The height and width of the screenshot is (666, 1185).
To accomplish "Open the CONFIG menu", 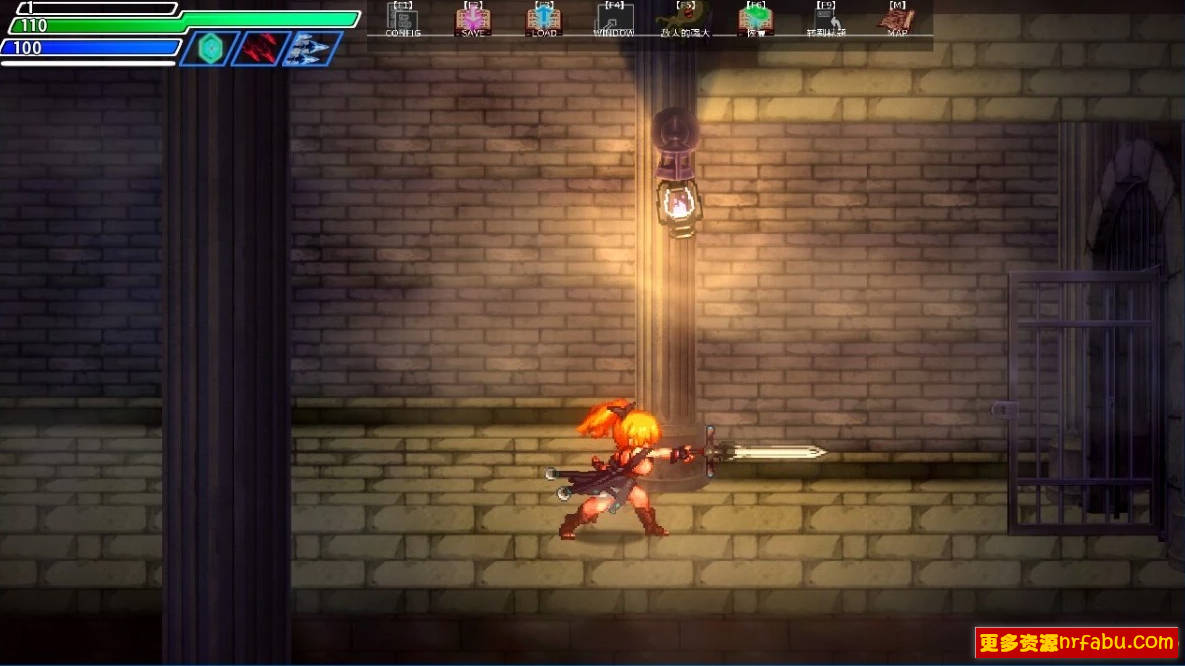I will [403, 20].
